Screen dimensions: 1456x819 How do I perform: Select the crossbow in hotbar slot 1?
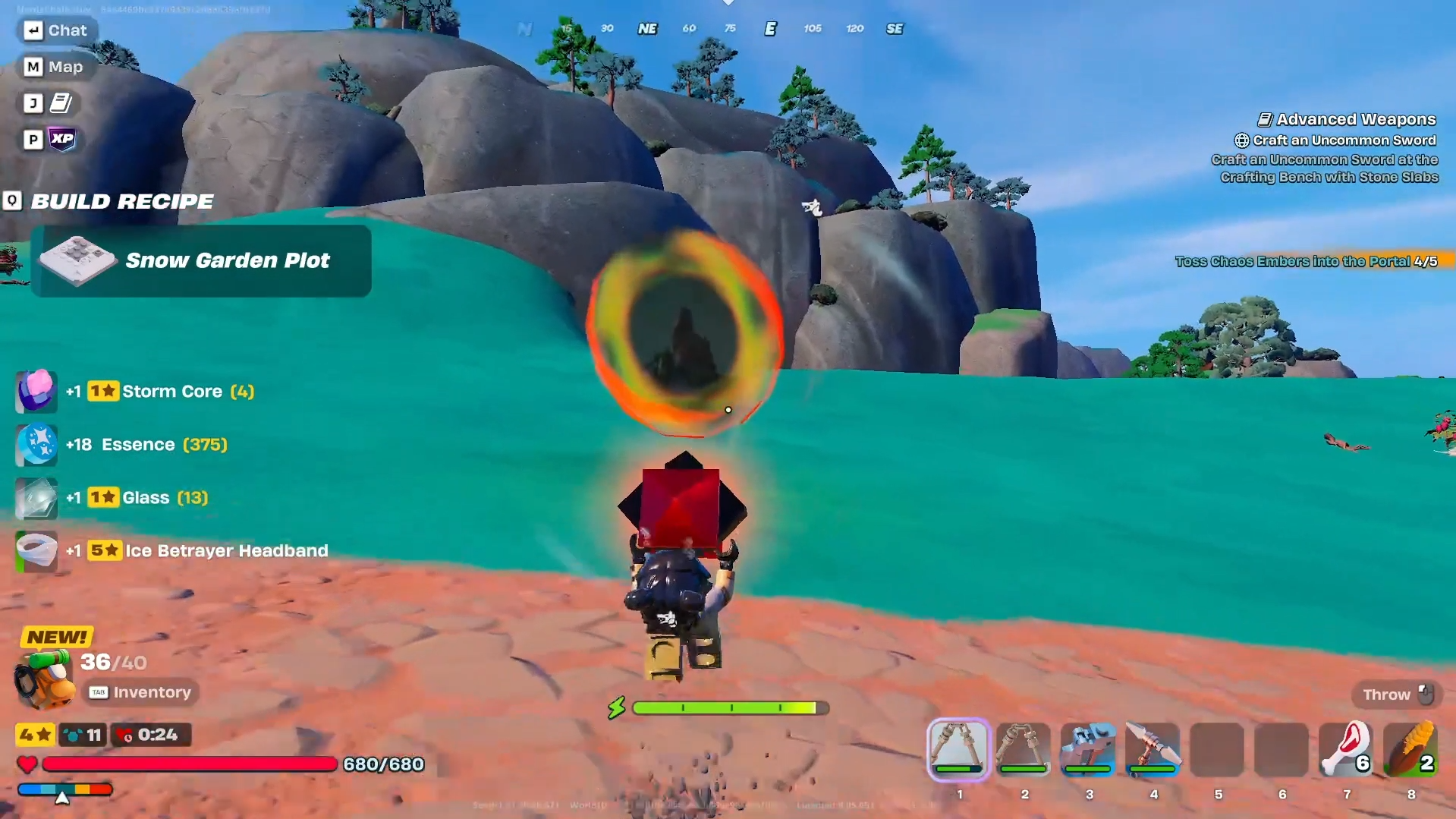[x=958, y=749]
